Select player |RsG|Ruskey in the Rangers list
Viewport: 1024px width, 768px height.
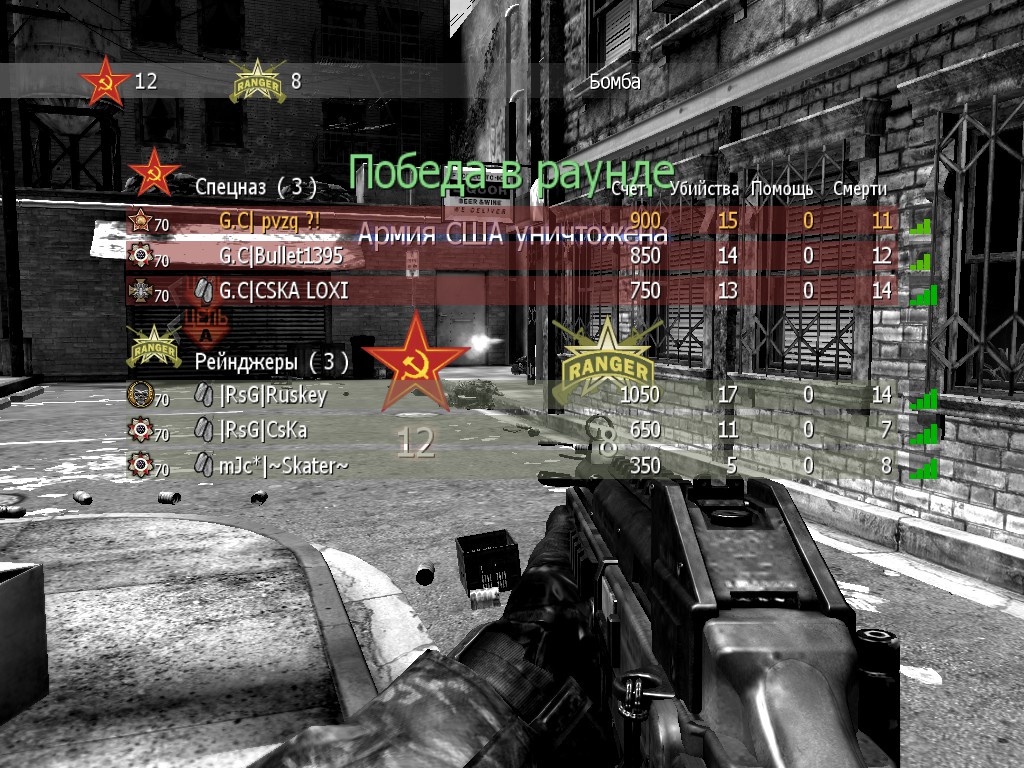pyautogui.click(x=273, y=395)
